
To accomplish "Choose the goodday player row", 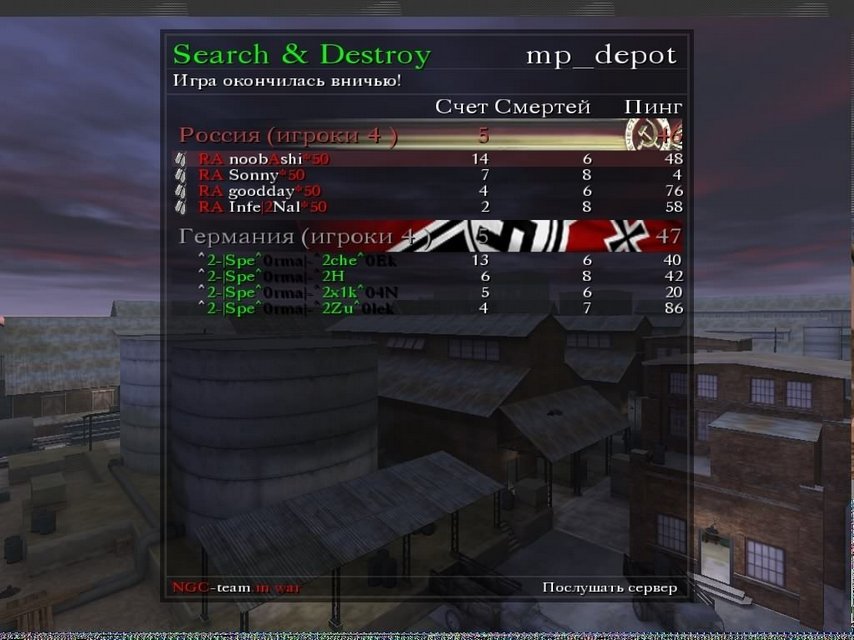I will (260, 191).
